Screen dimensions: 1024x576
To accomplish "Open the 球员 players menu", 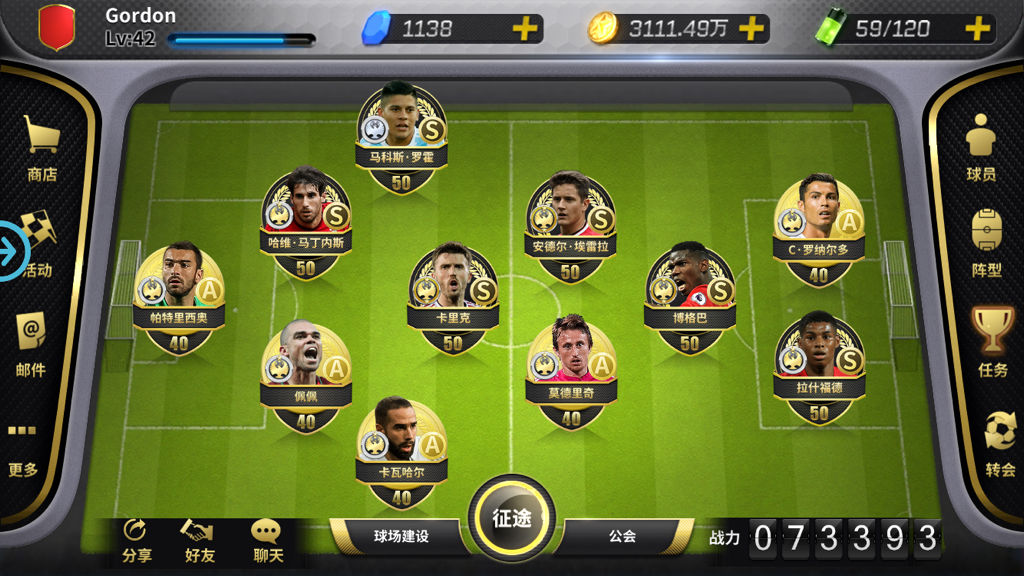I will (x=981, y=147).
